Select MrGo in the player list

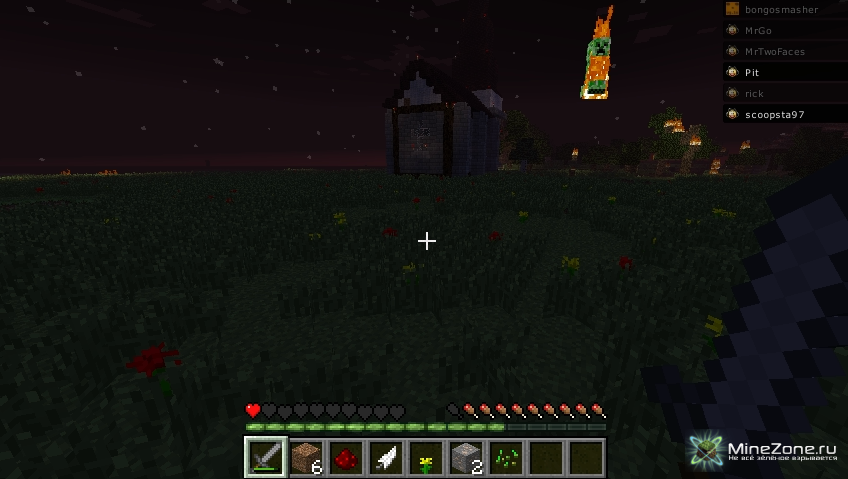(x=758, y=31)
